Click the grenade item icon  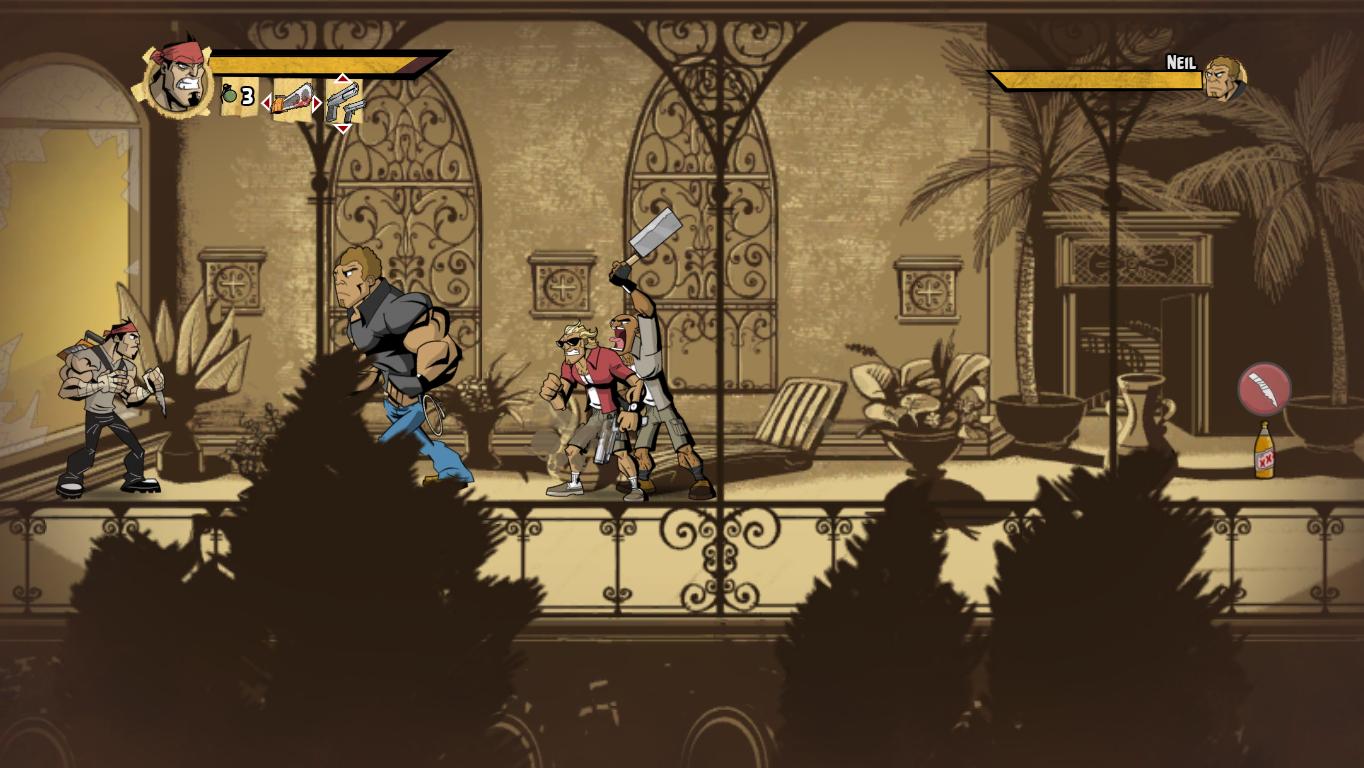coord(228,96)
